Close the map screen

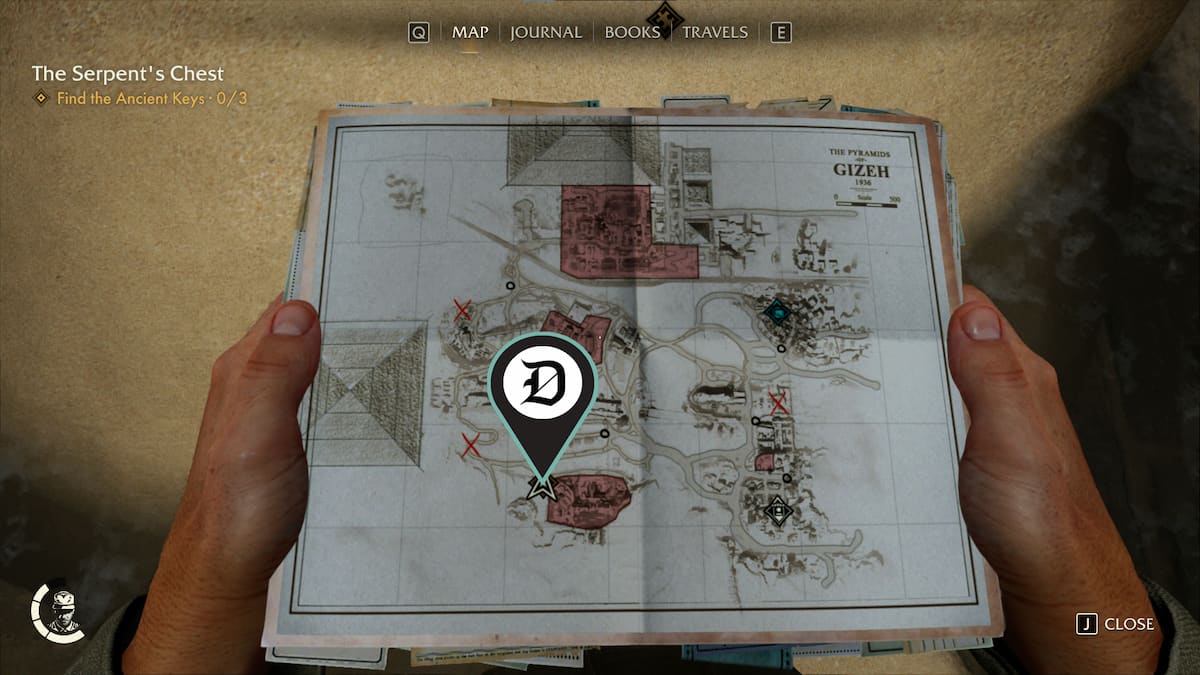1116,624
